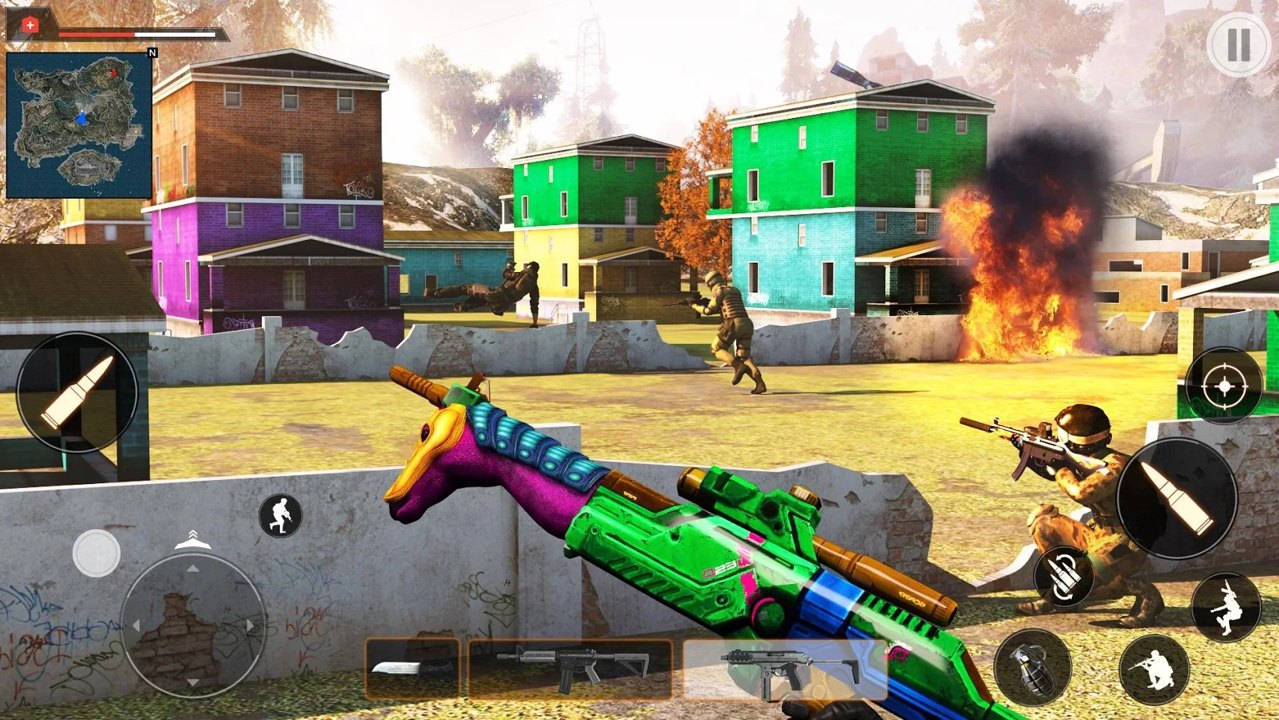Toggle the crouch stance button
This screenshot has width=1279, height=720.
(1153, 669)
